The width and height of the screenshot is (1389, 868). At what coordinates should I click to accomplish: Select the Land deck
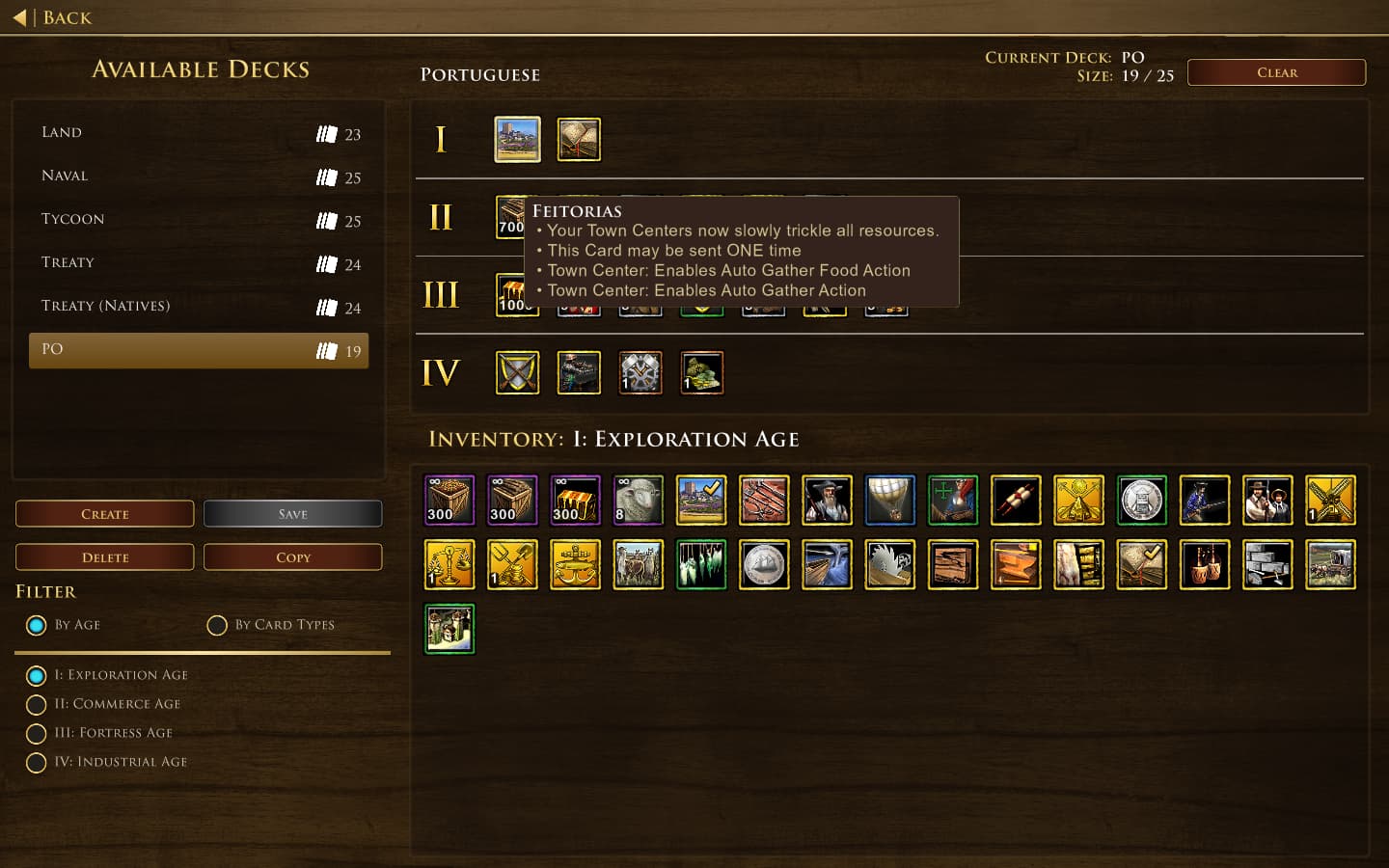[x=198, y=133]
